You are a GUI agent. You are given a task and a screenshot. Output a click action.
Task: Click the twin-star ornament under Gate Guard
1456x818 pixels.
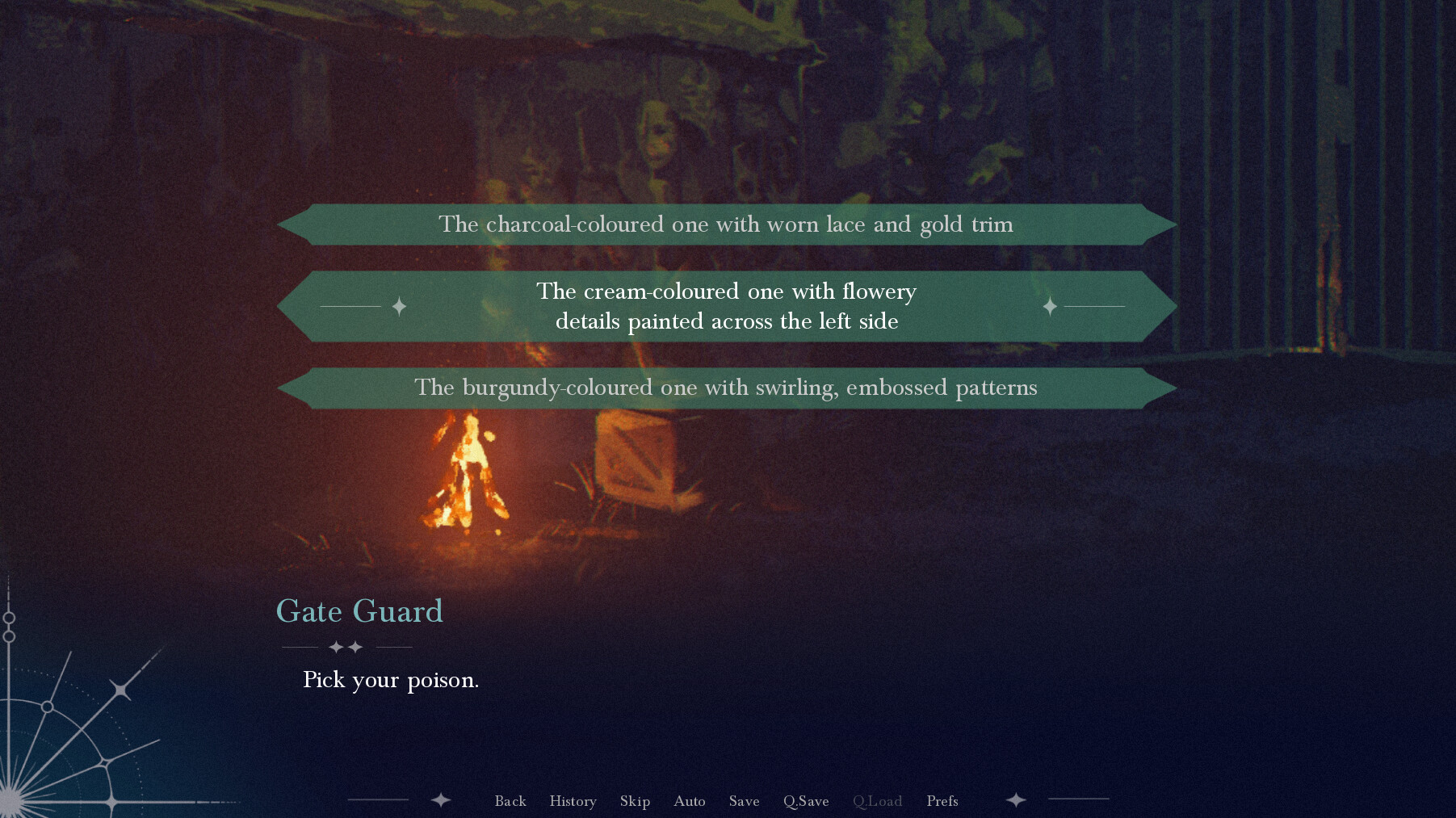click(x=345, y=646)
